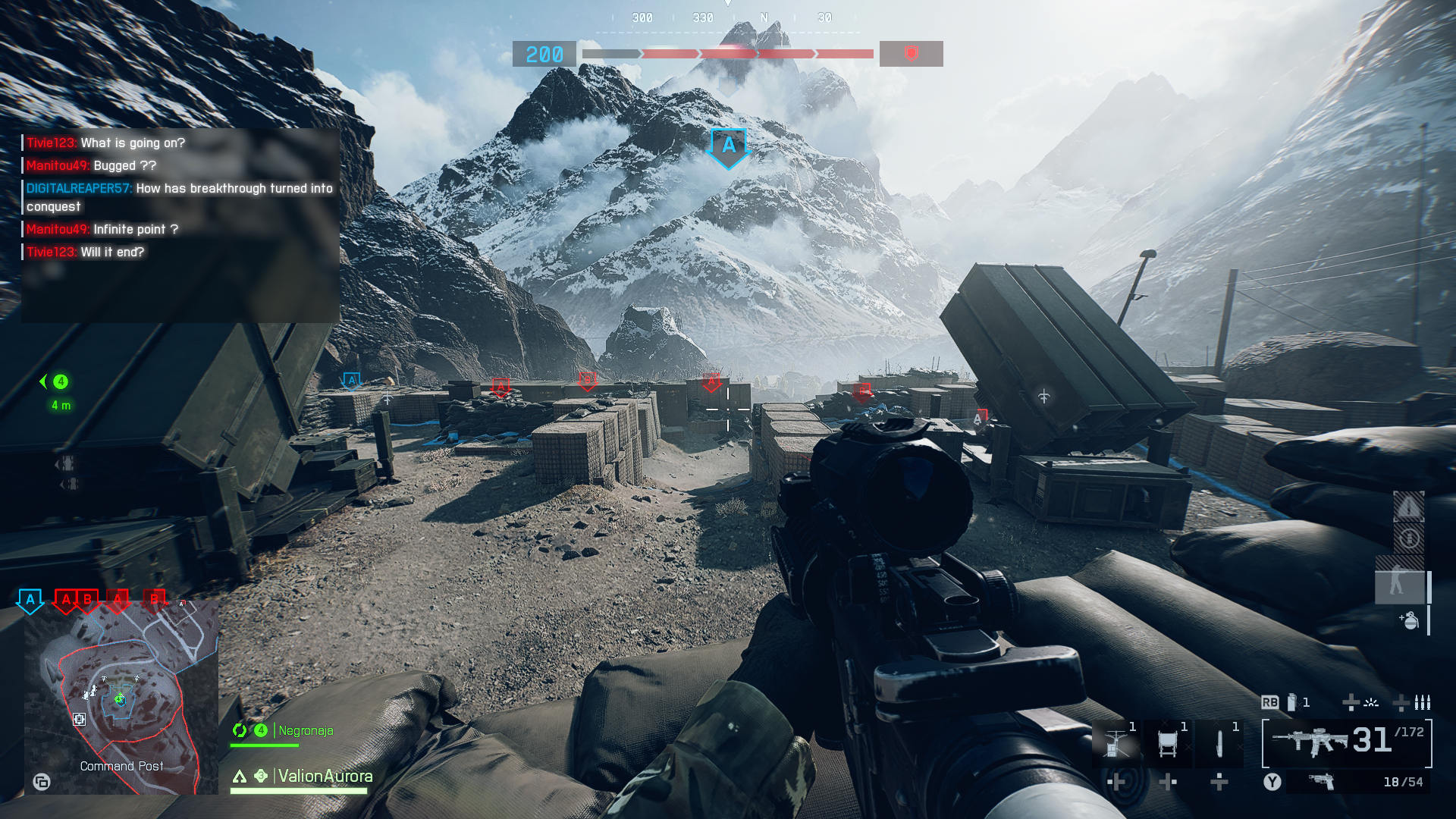The height and width of the screenshot is (819, 1456).
Task: Select squad member Negronaja
Action: point(306,730)
